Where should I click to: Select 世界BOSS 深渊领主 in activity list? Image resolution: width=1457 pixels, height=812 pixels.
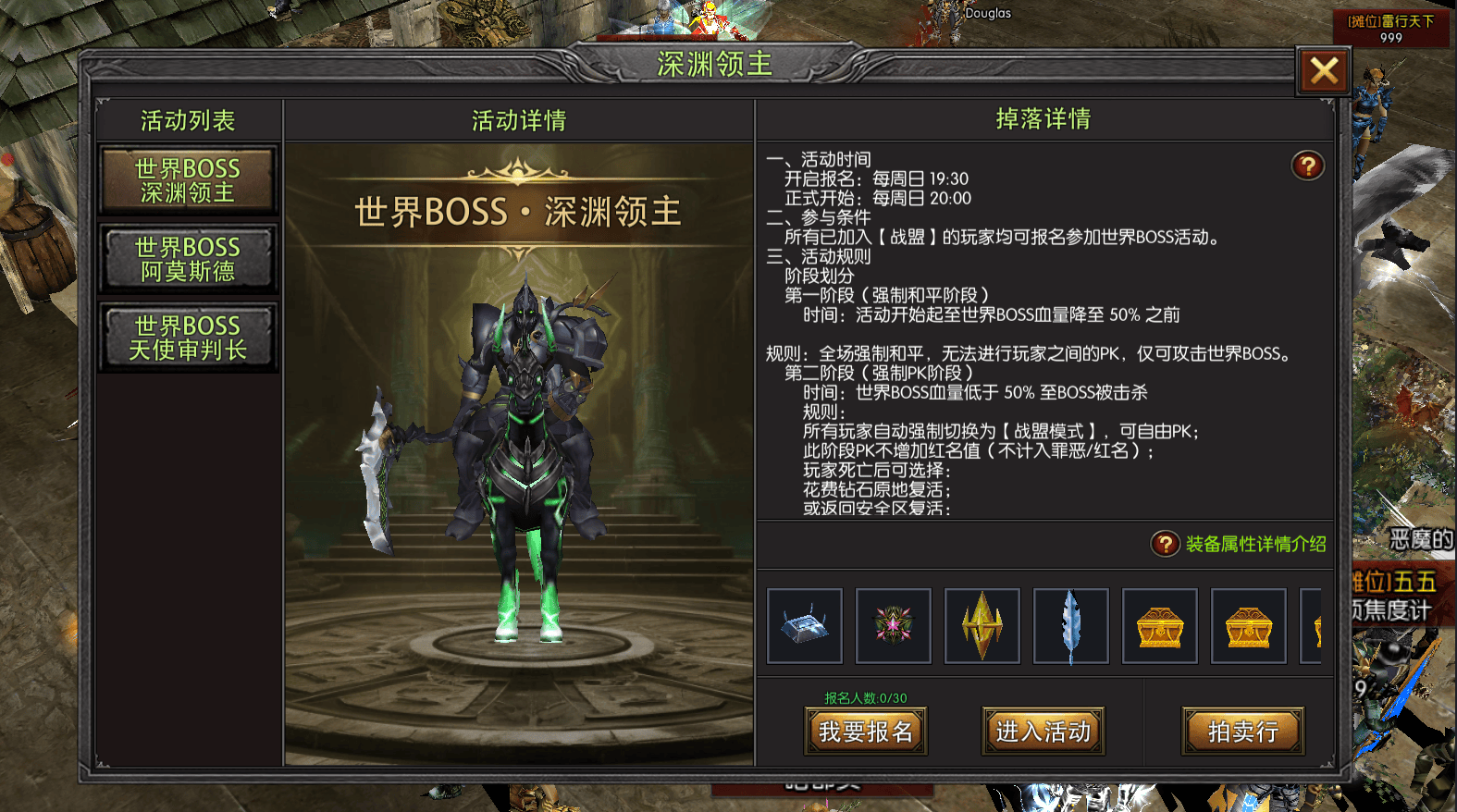pyautogui.click(x=188, y=180)
